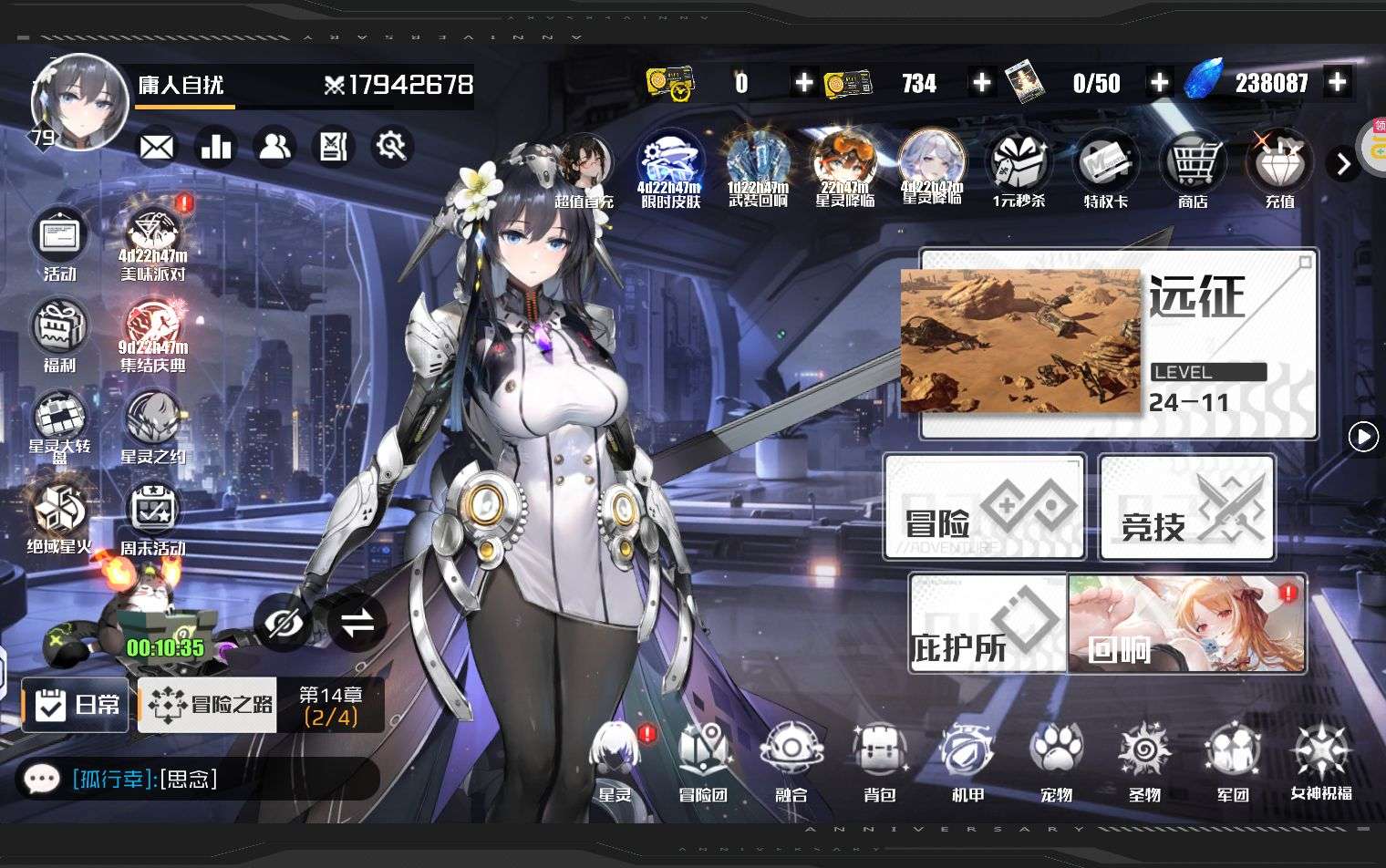The height and width of the screenshot is (868, 1386).
Task: Open the 回响 echo banner
Action: pos(1187,624)
